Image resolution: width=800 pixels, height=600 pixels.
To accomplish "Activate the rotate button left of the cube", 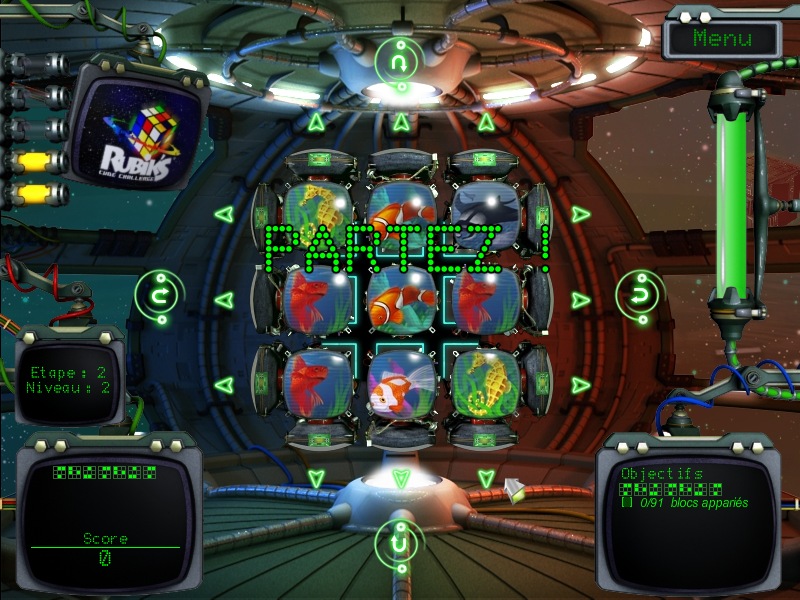I will coord(156,293).
